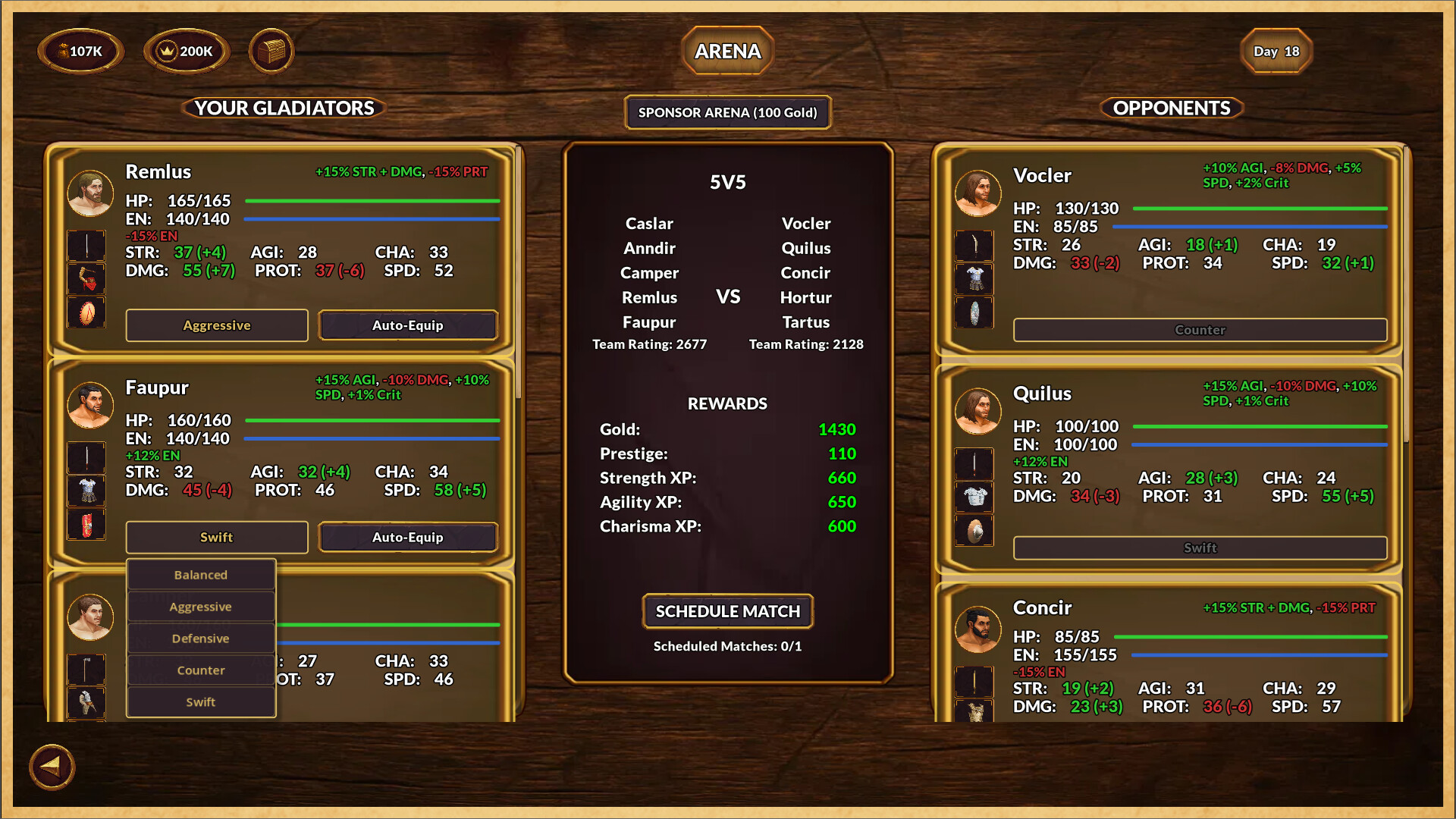This screenshot has width=1456, height=819.
Task: Click Faupur's blue energy bar
Action: 372,438
